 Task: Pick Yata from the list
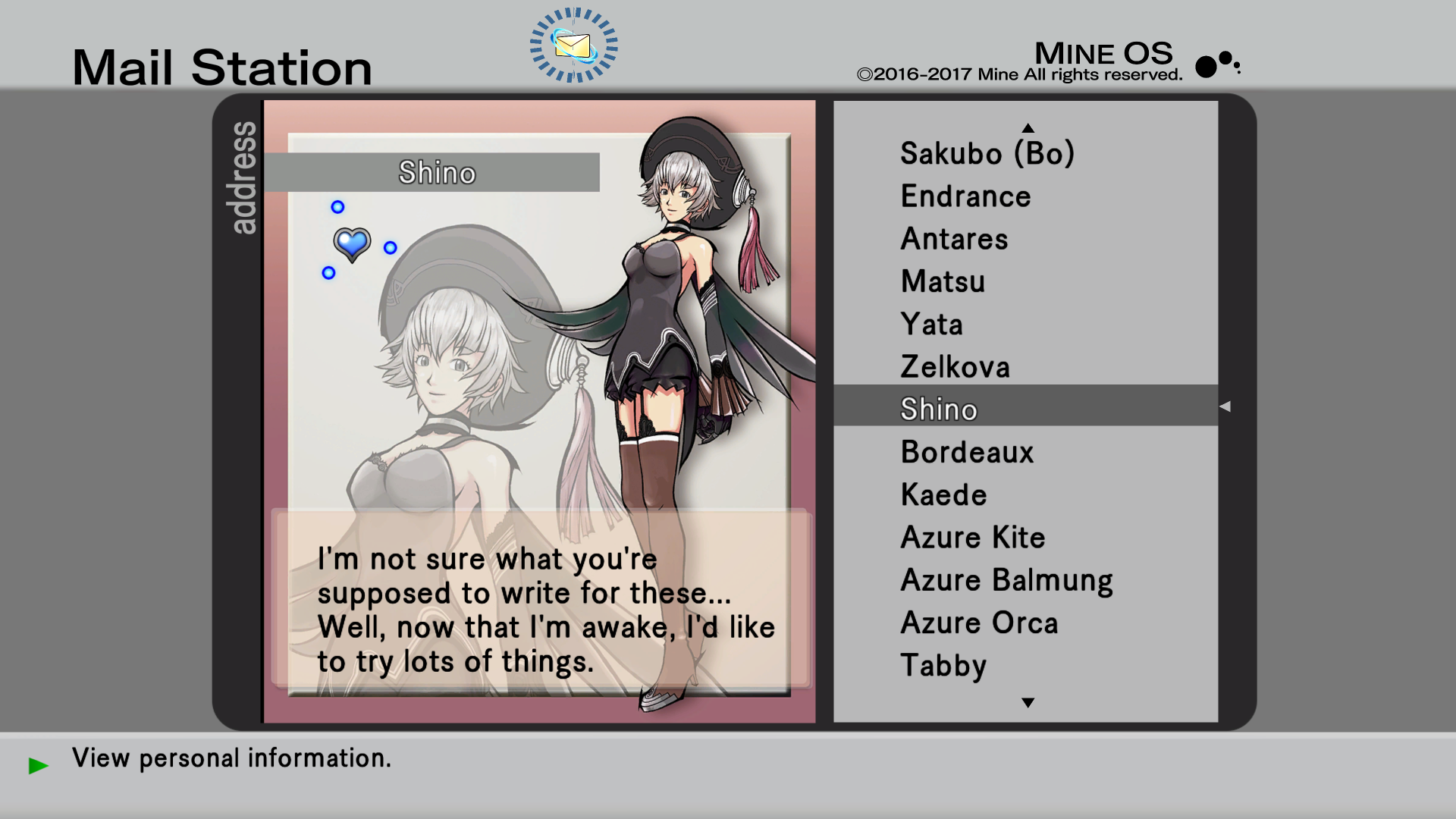click(931, 325)
